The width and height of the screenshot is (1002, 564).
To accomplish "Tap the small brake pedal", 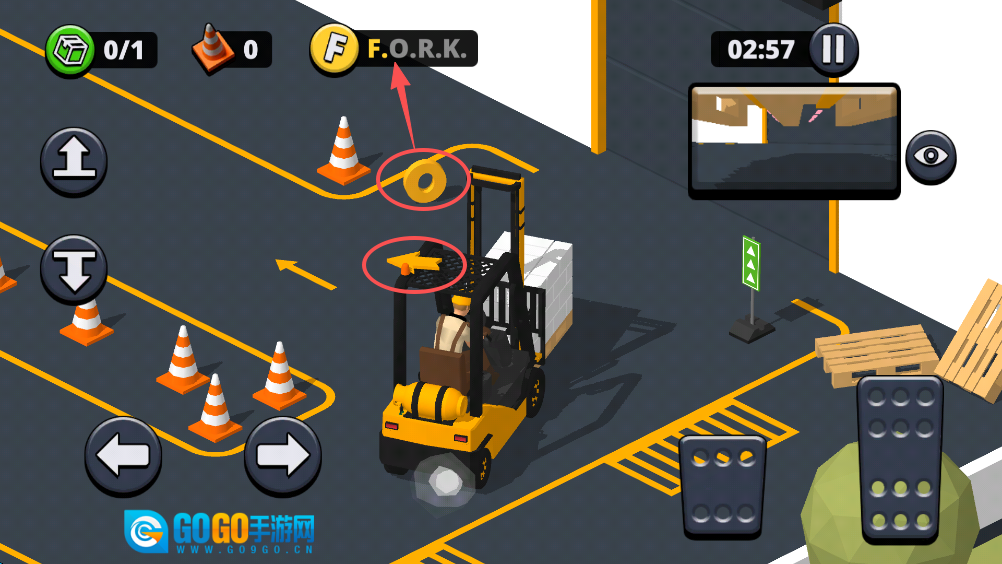I will pos(722,486).
